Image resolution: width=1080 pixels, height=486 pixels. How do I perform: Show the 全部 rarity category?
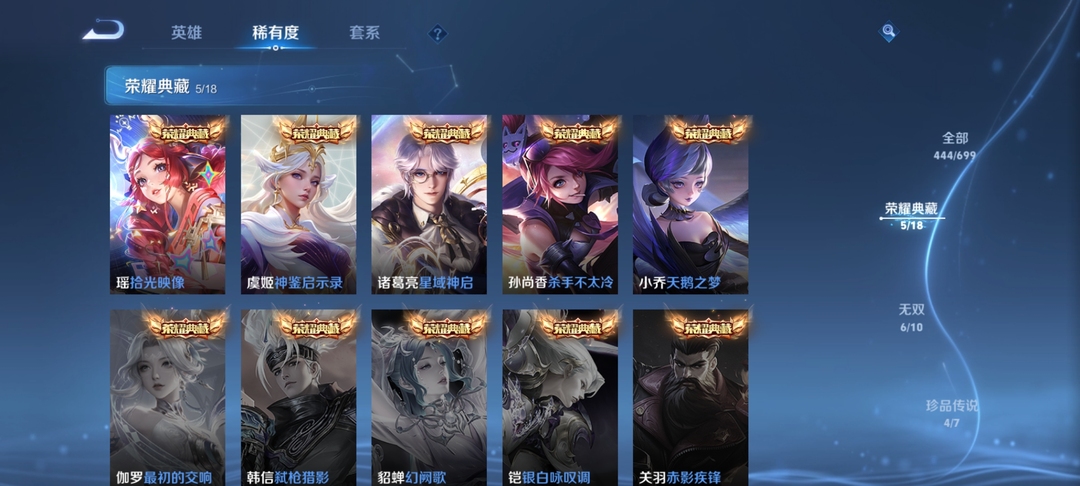point(954,145)
